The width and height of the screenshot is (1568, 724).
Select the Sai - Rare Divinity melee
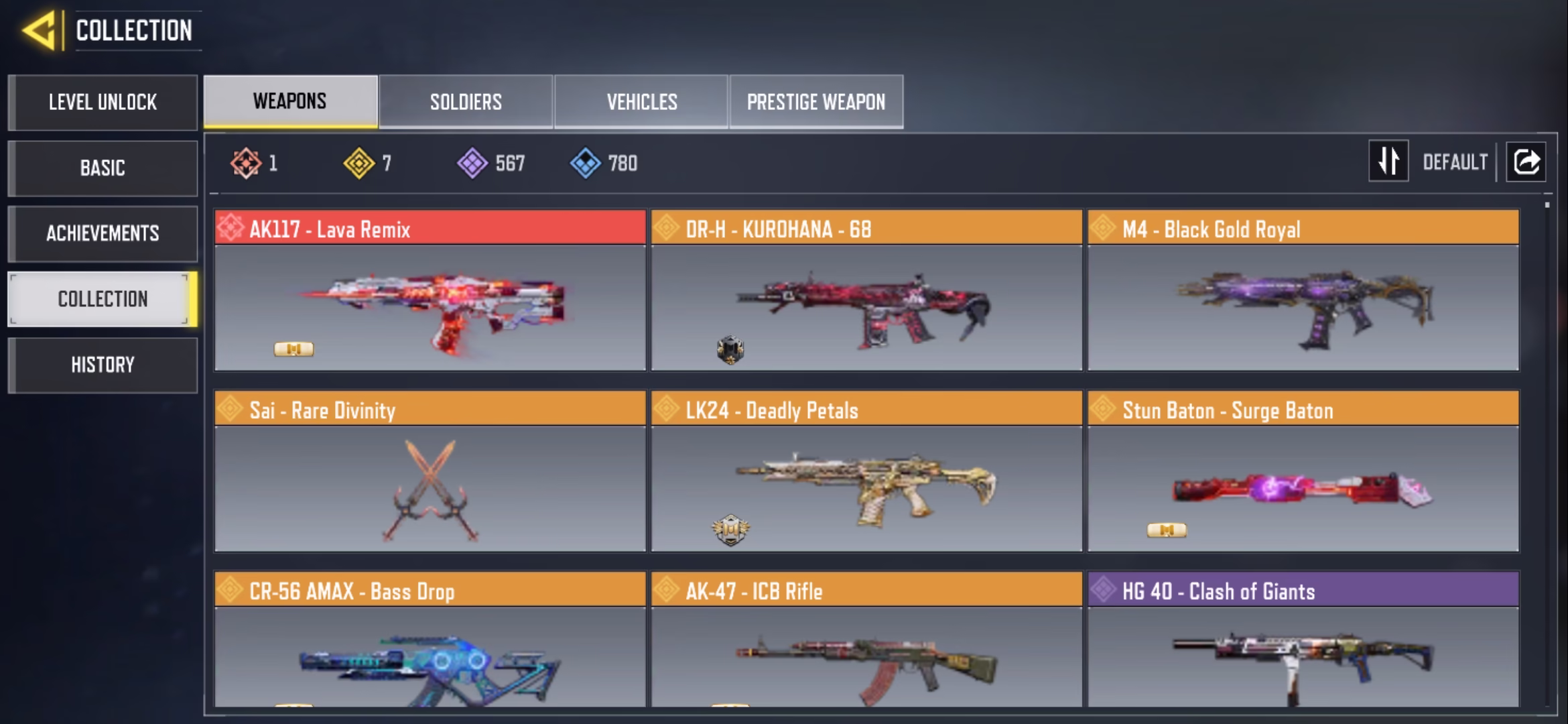click(430, 471)
